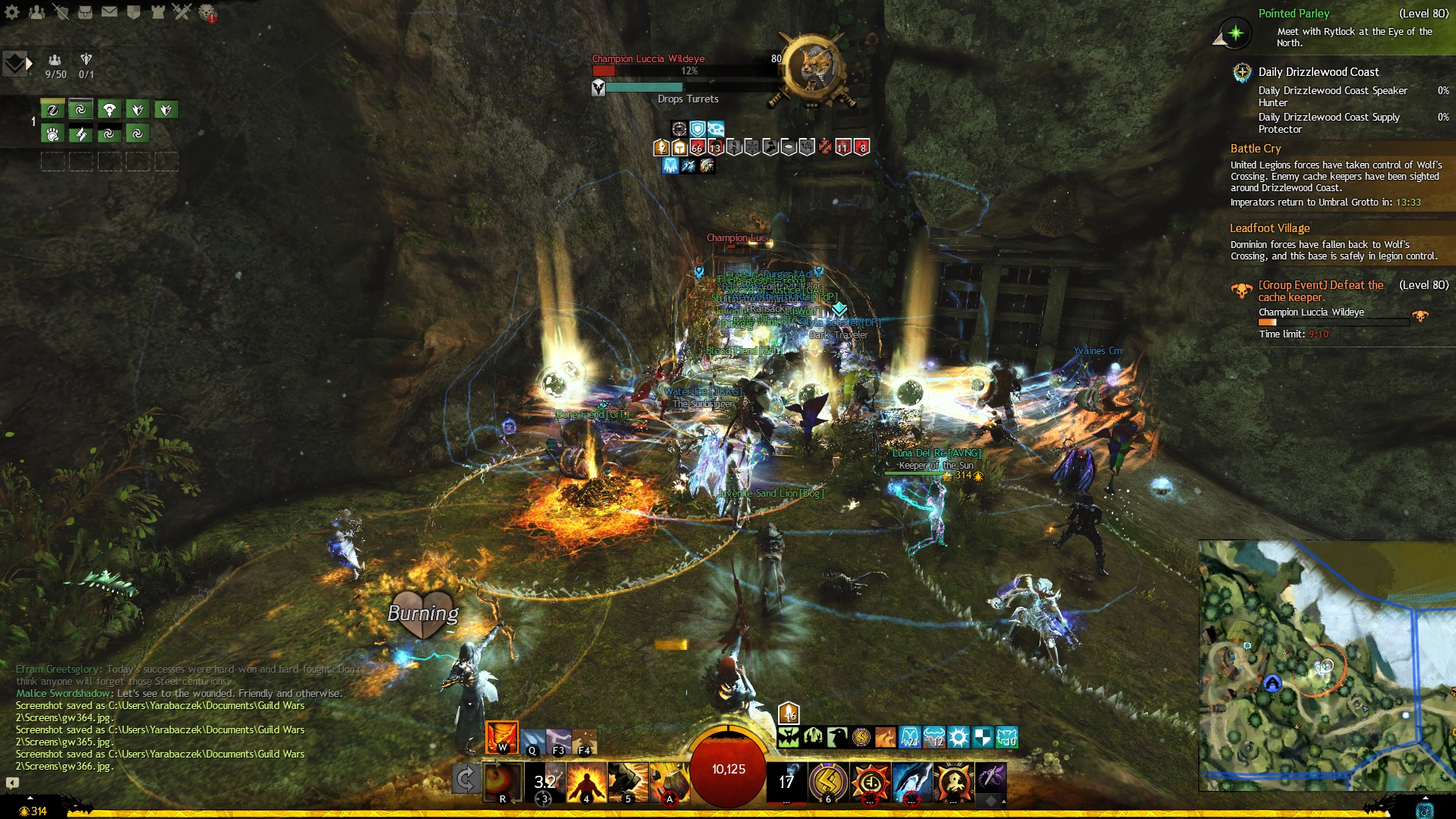Click the weapon swap arrows button
Viewport: 1456px width, 819px height.
pyautogui.click(x=466, y=780)
